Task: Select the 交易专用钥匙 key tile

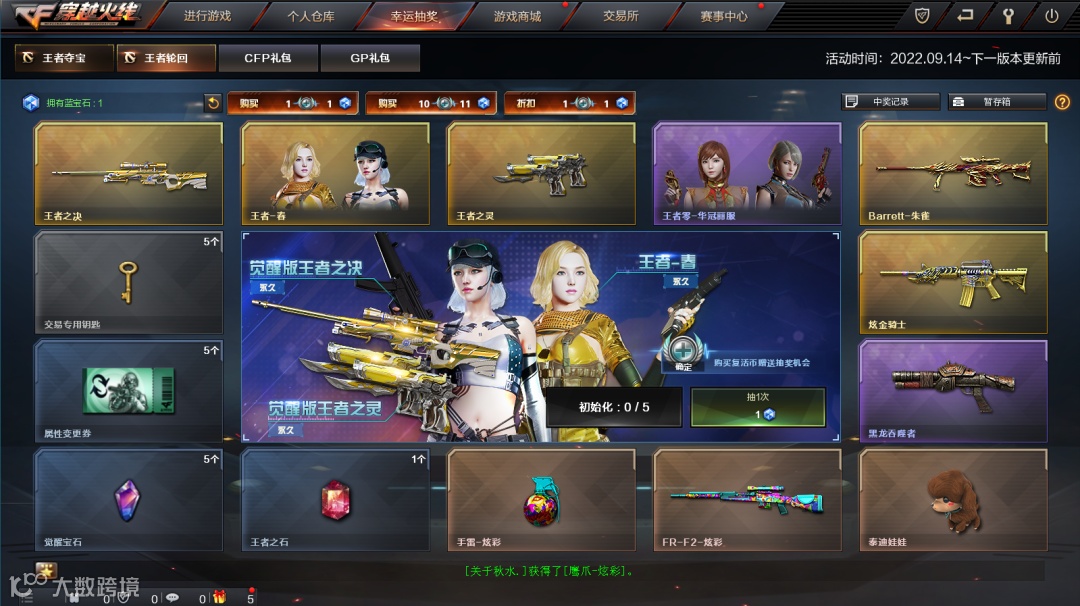Action: pos(129,283)
